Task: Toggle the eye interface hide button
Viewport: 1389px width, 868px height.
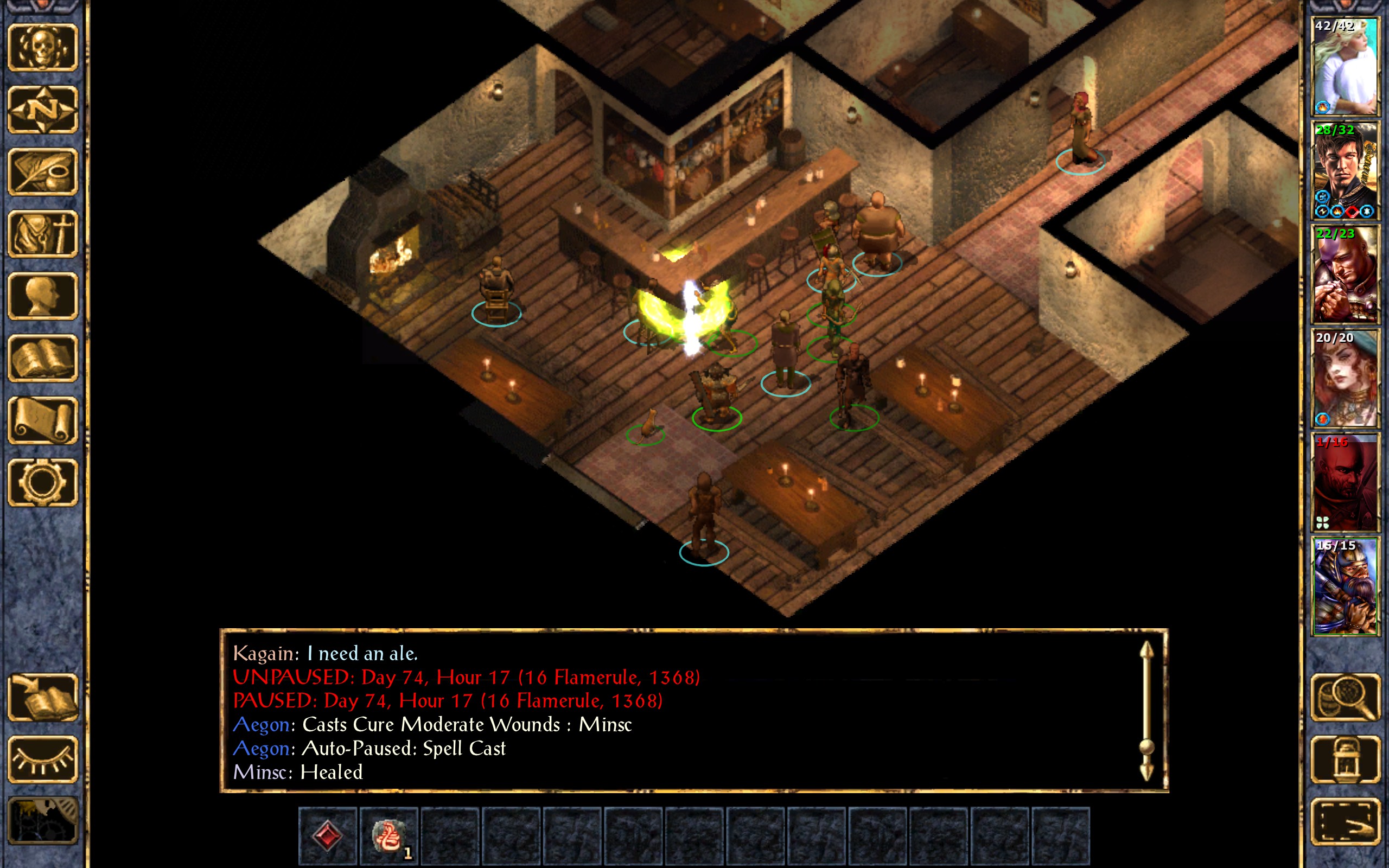Action: coord(42,759)
